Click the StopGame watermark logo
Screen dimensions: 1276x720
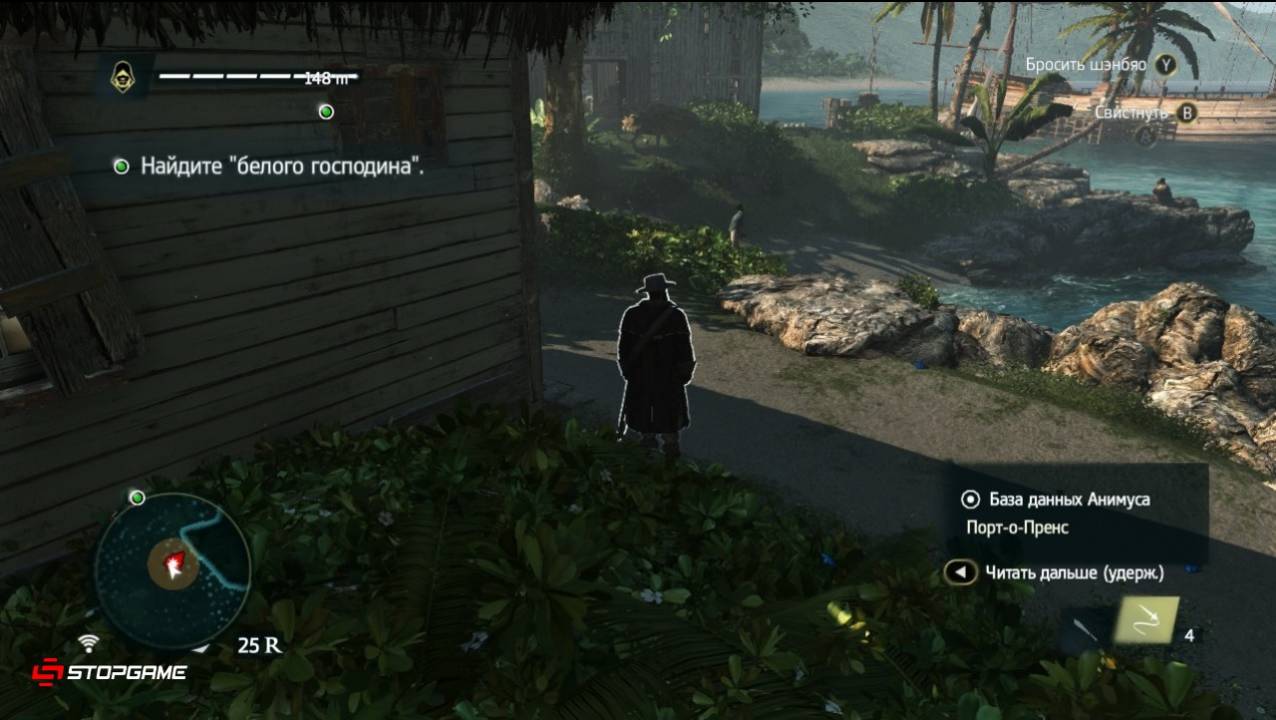coord(108,672)
